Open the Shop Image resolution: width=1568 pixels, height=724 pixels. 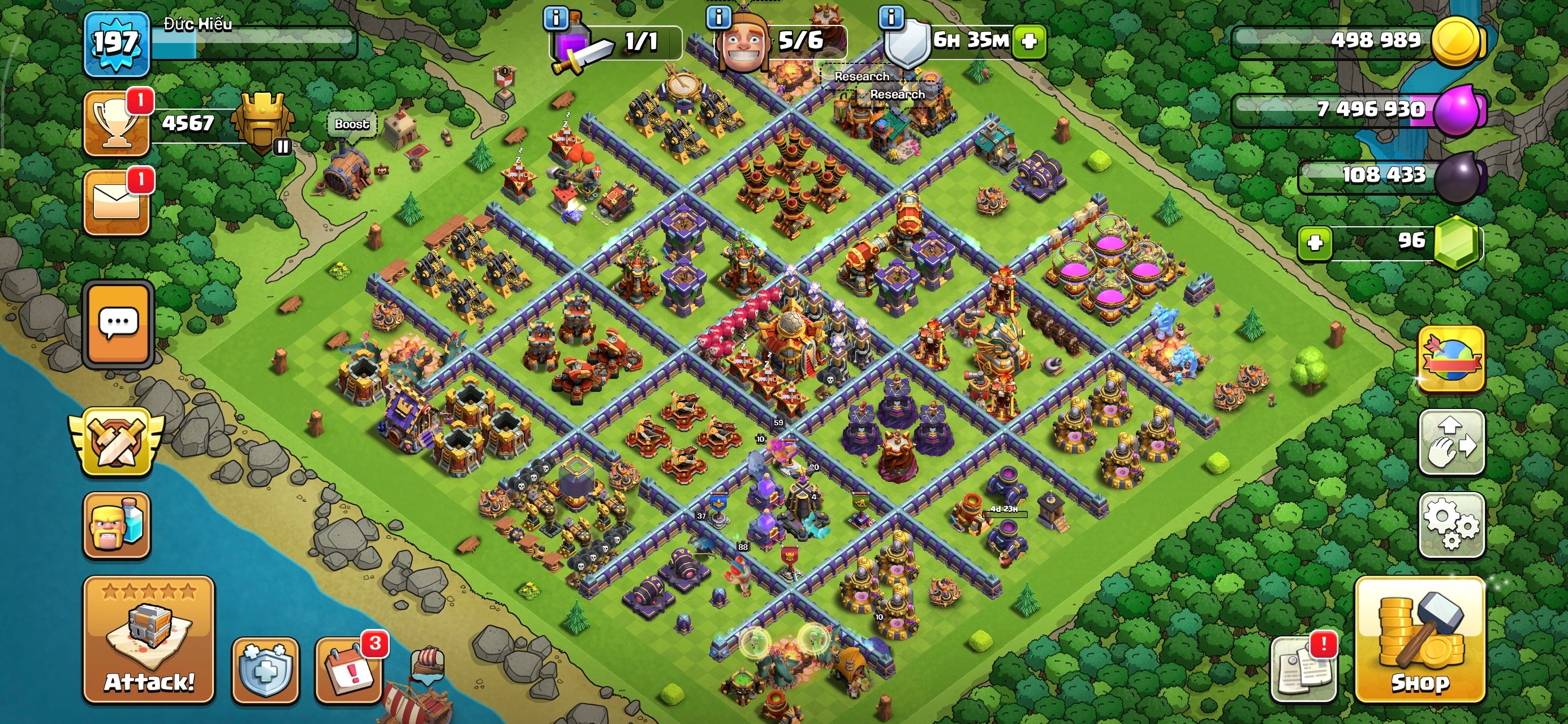click(1419, 639)
